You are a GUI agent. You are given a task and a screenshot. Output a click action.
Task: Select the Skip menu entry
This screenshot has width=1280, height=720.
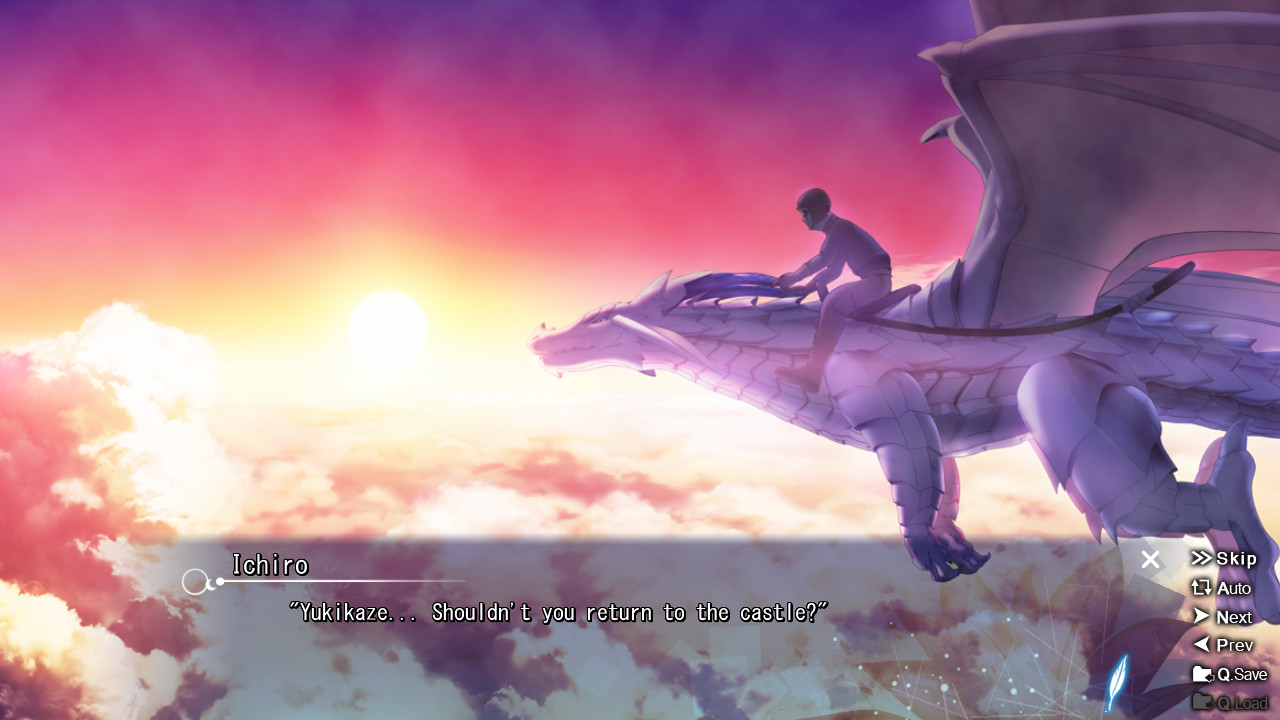tap(1232, 558)
